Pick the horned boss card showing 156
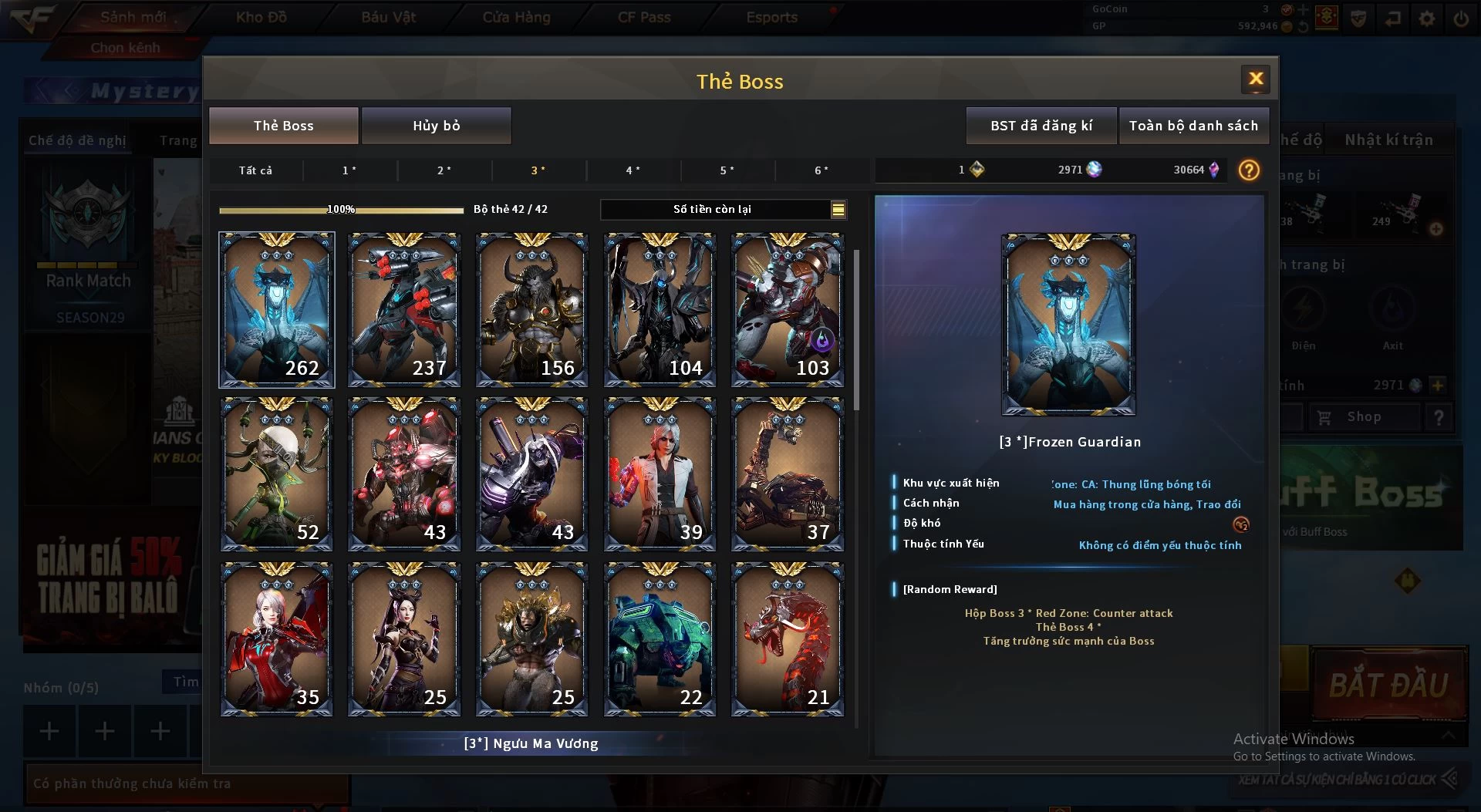The image size is (1481, 812). pyautogui.click(x=532, y=309)
